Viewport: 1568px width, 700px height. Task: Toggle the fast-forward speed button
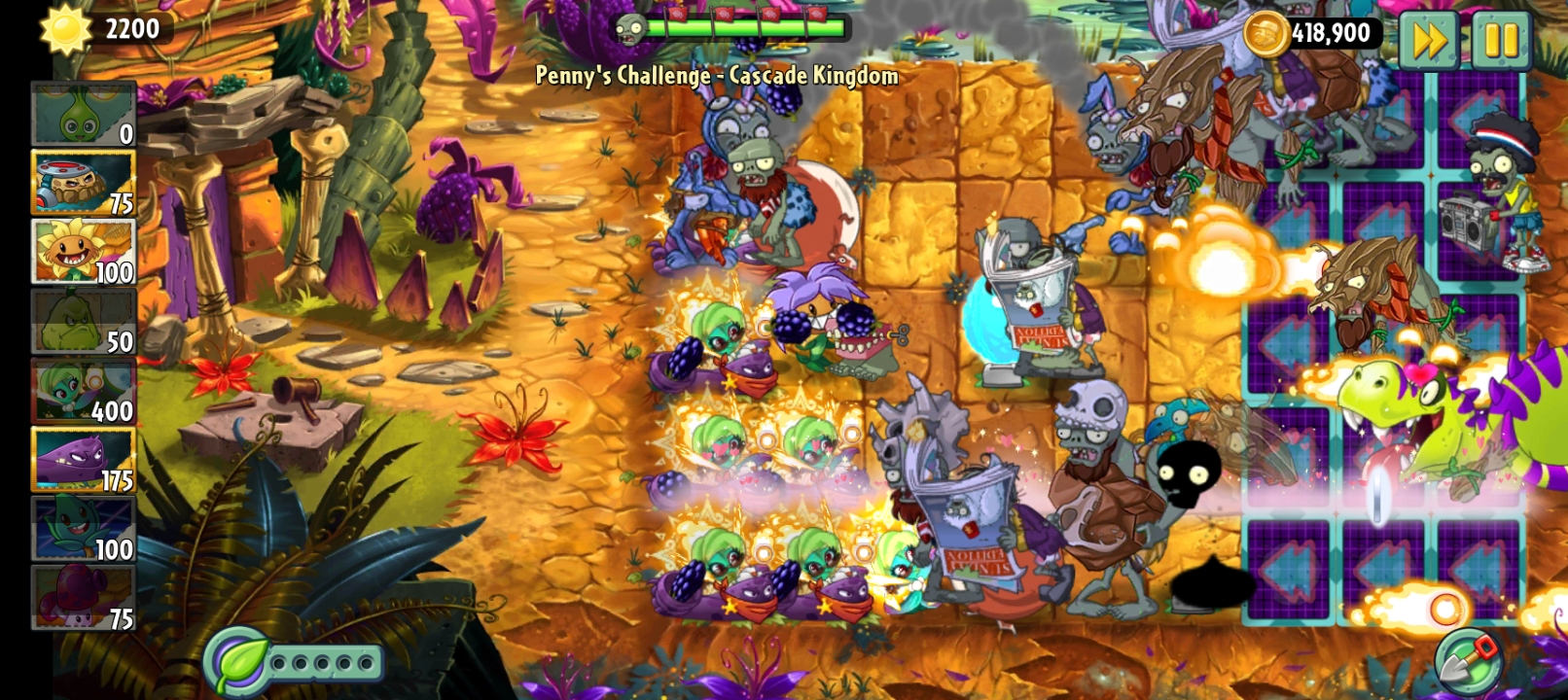[1428, 41]
